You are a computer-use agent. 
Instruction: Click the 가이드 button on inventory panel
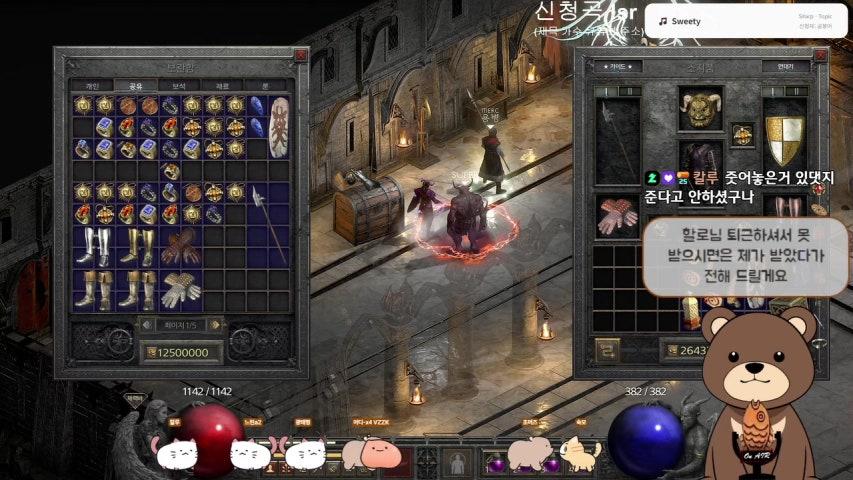tap(619, 66)
